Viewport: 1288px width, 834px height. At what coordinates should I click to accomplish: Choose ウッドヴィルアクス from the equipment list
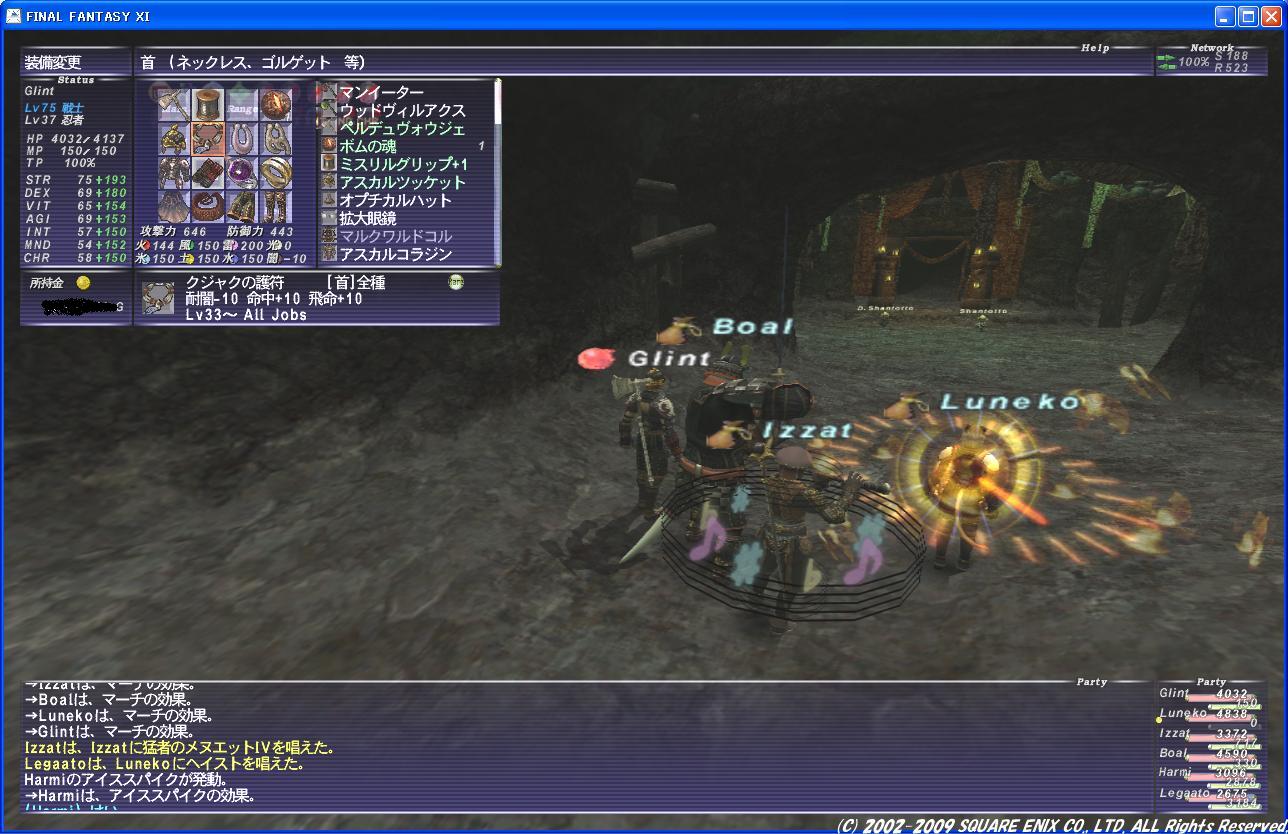(x=402, y=111)
